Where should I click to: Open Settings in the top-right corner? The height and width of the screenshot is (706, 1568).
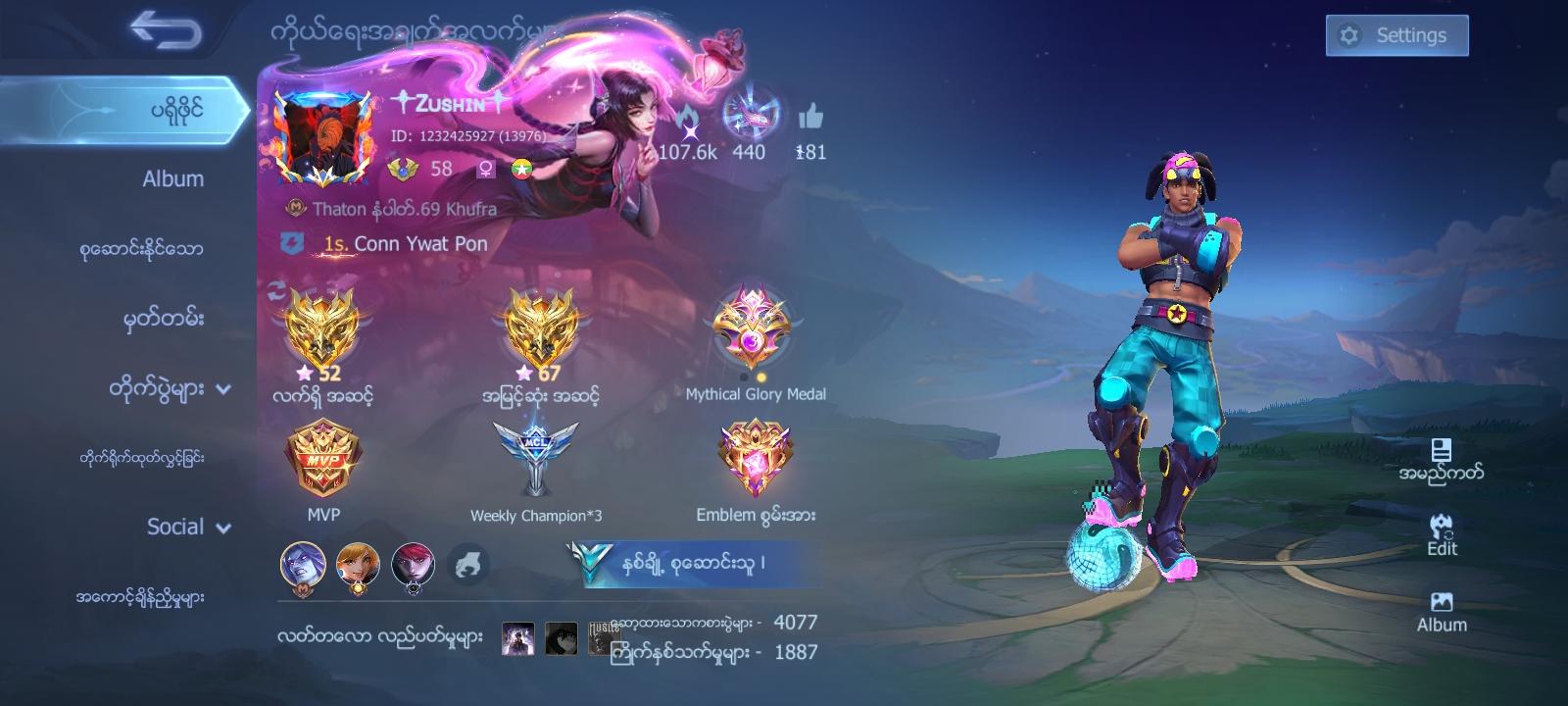(1396, 34)
